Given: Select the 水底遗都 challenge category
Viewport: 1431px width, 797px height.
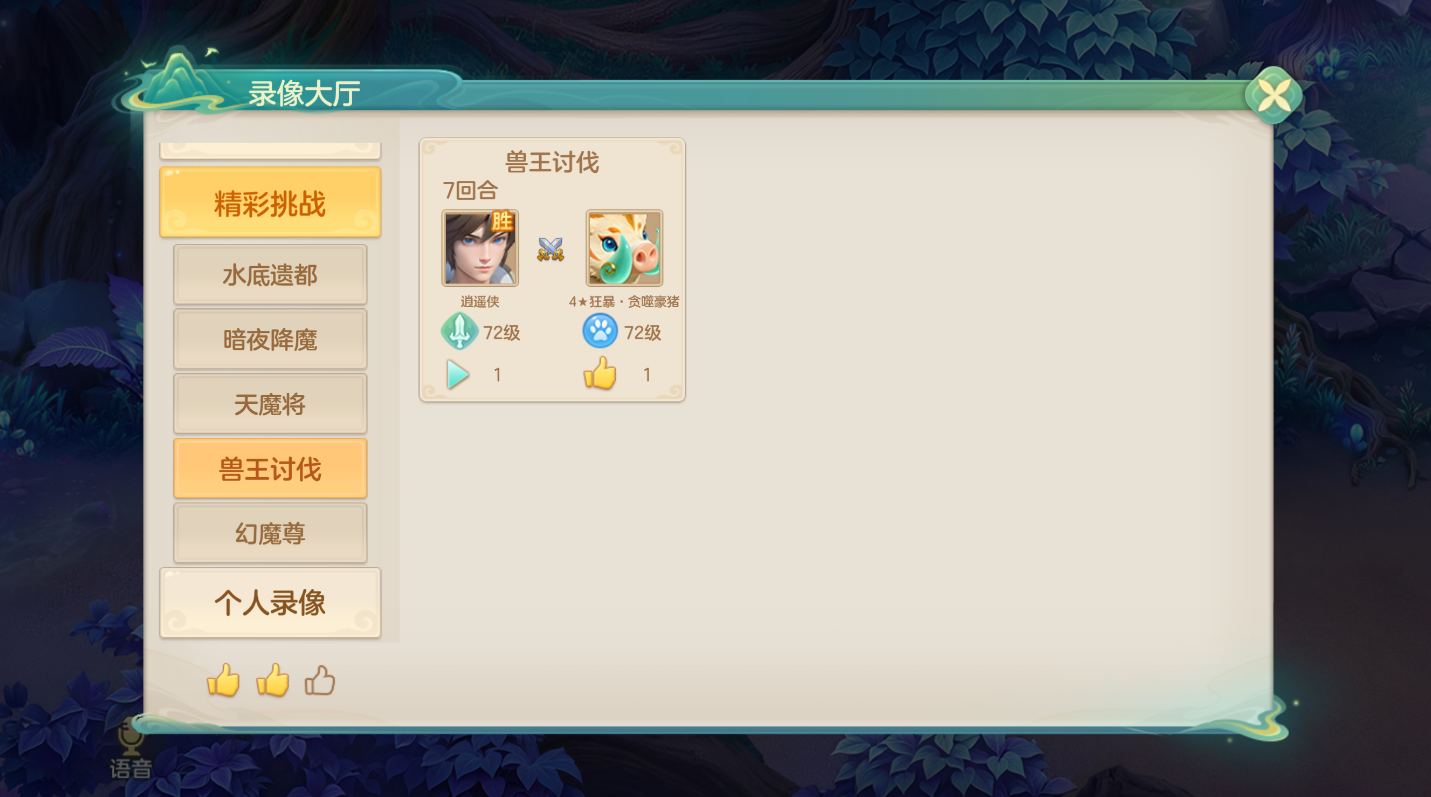Looking at the screenshot, I should [270, 274].
